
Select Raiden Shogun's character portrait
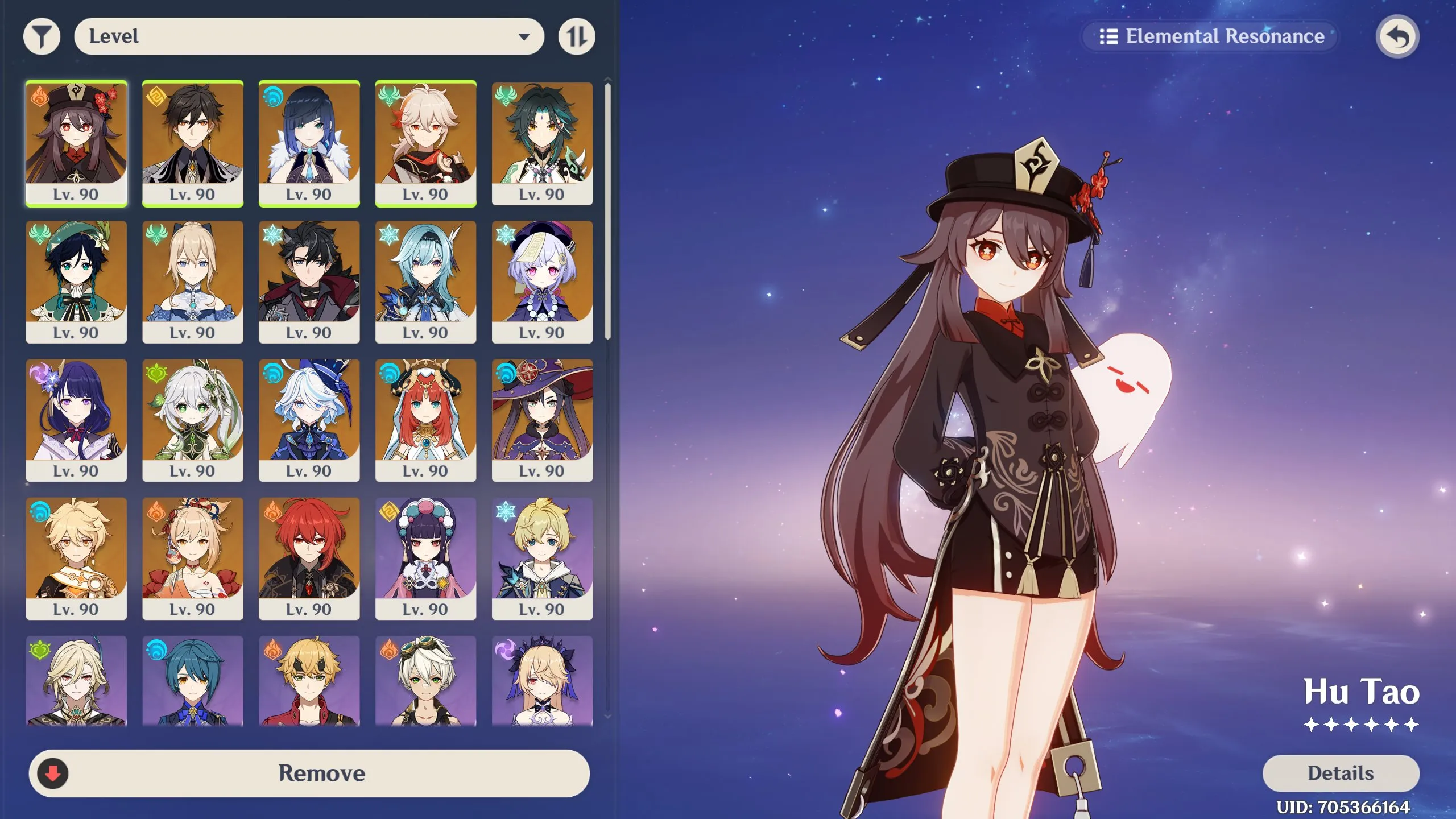(x=77, y=421)
